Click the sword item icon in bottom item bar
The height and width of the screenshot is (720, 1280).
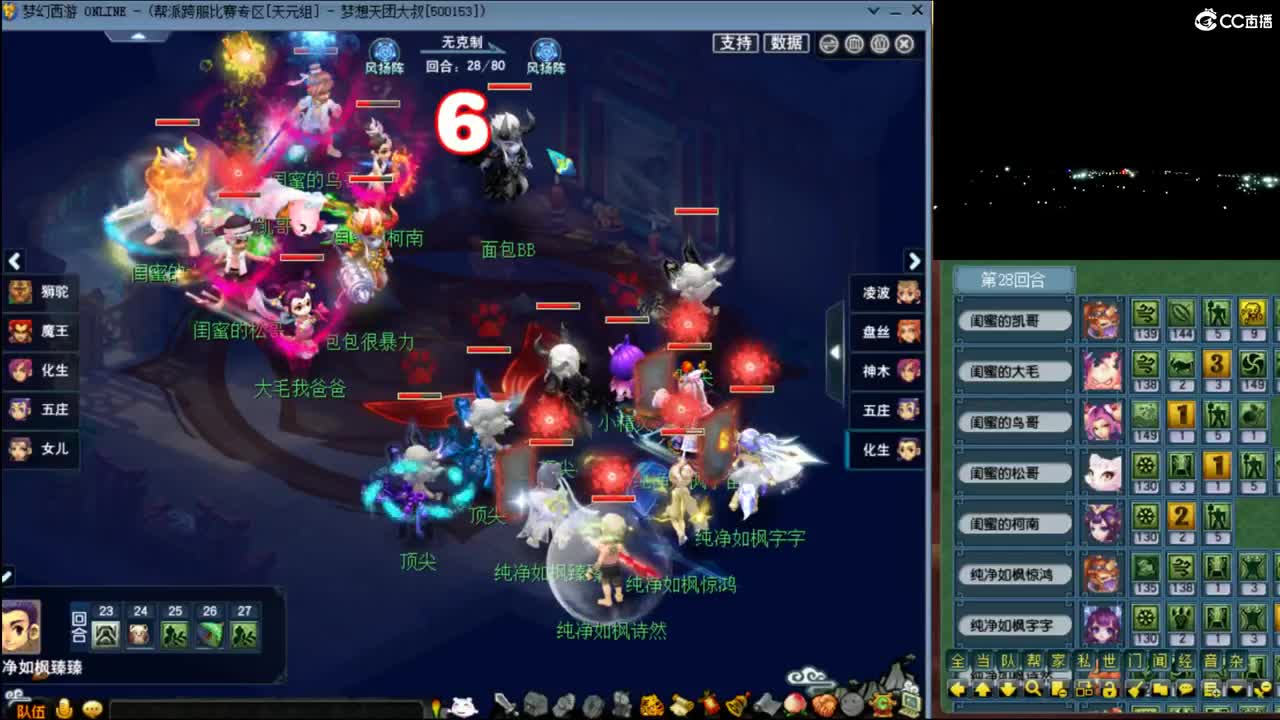505,705
